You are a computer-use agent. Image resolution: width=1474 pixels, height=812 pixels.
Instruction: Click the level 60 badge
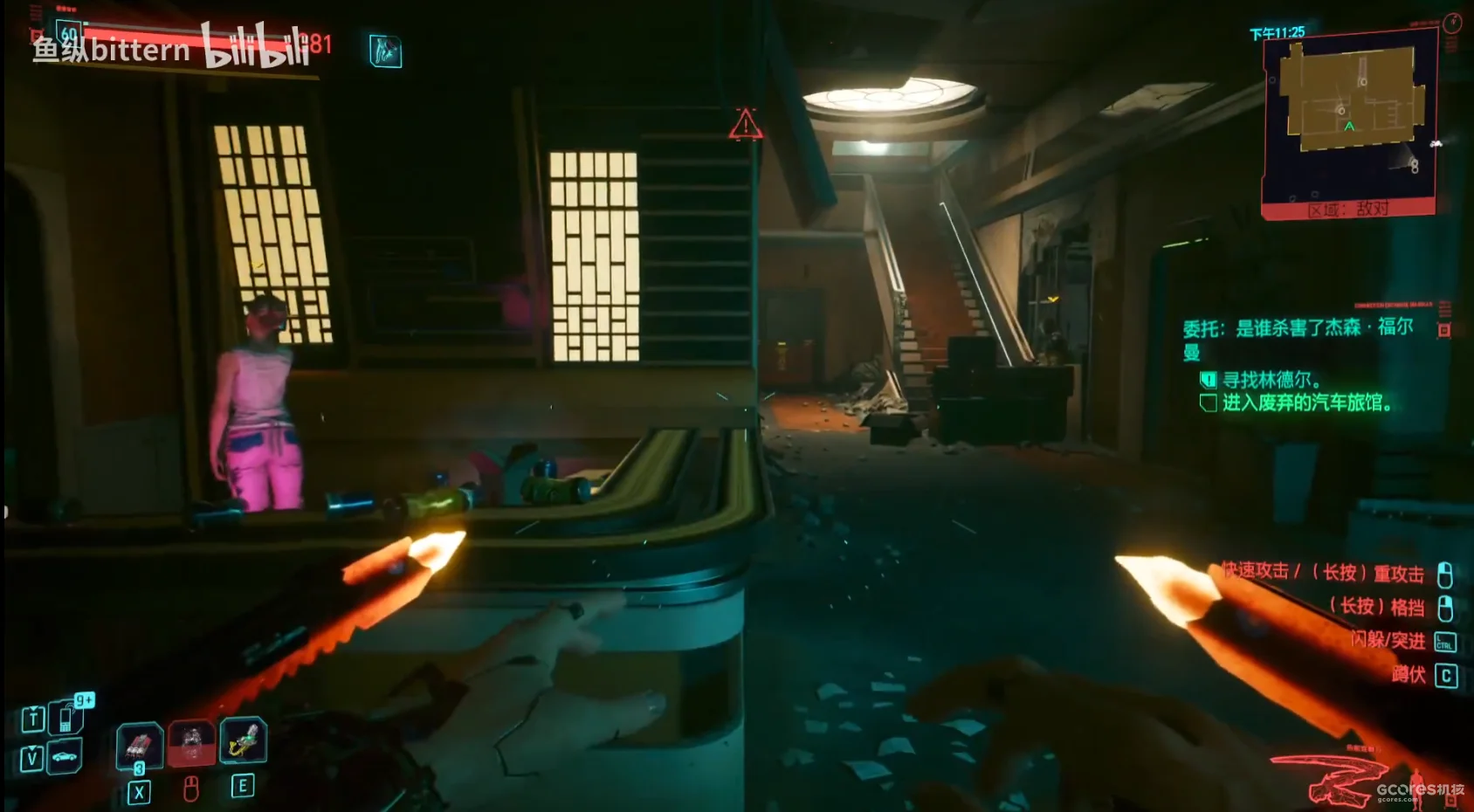pyautogui.click(x=69, y=35)
